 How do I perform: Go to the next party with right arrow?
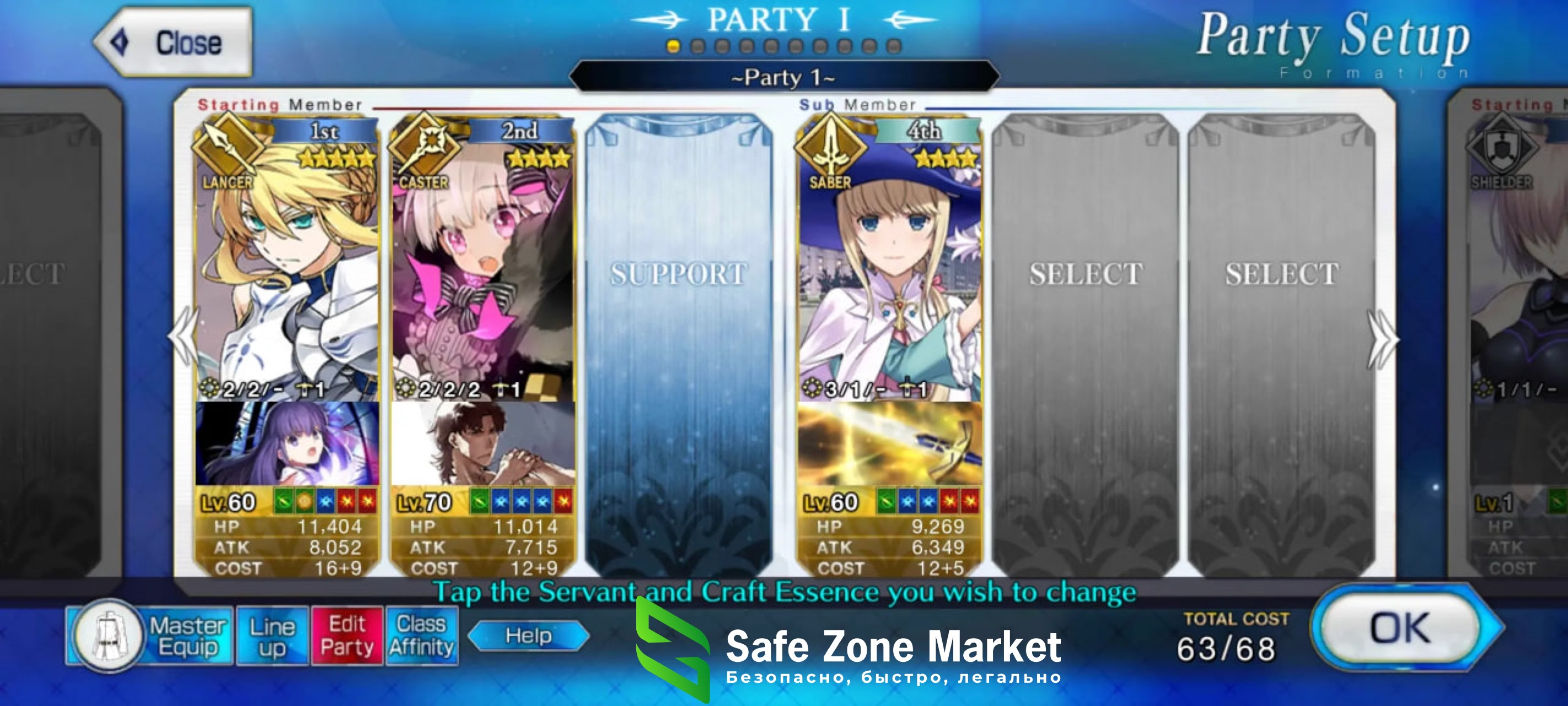pyautogui.click(x=1382, y=339)
